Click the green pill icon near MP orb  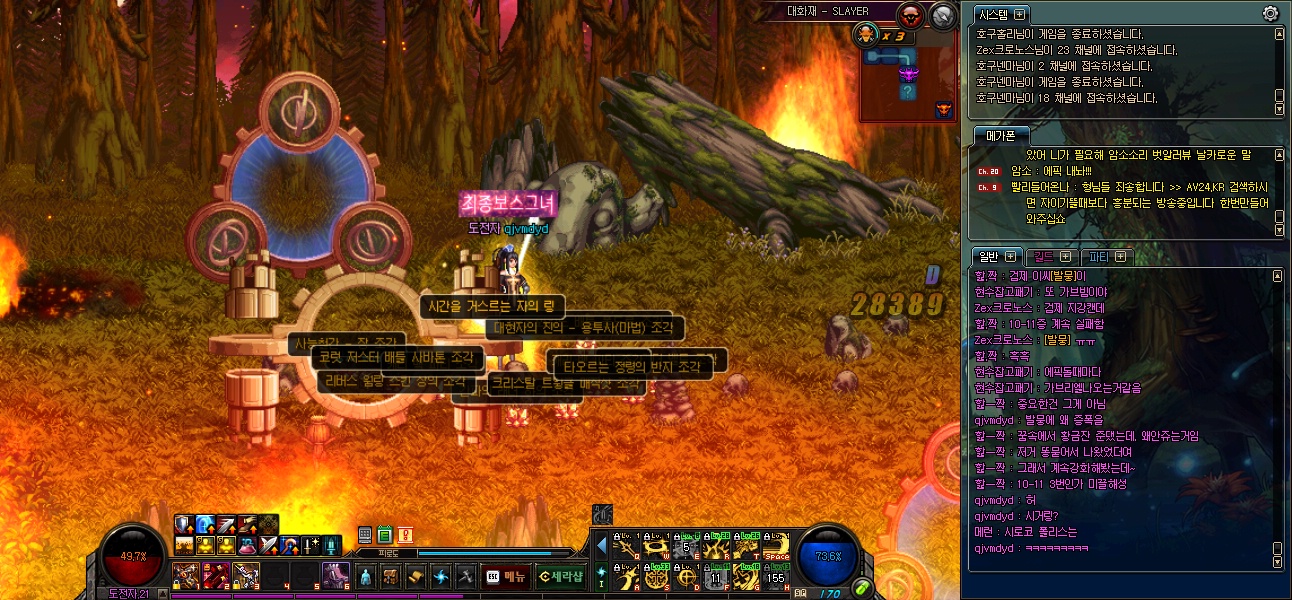861,588
